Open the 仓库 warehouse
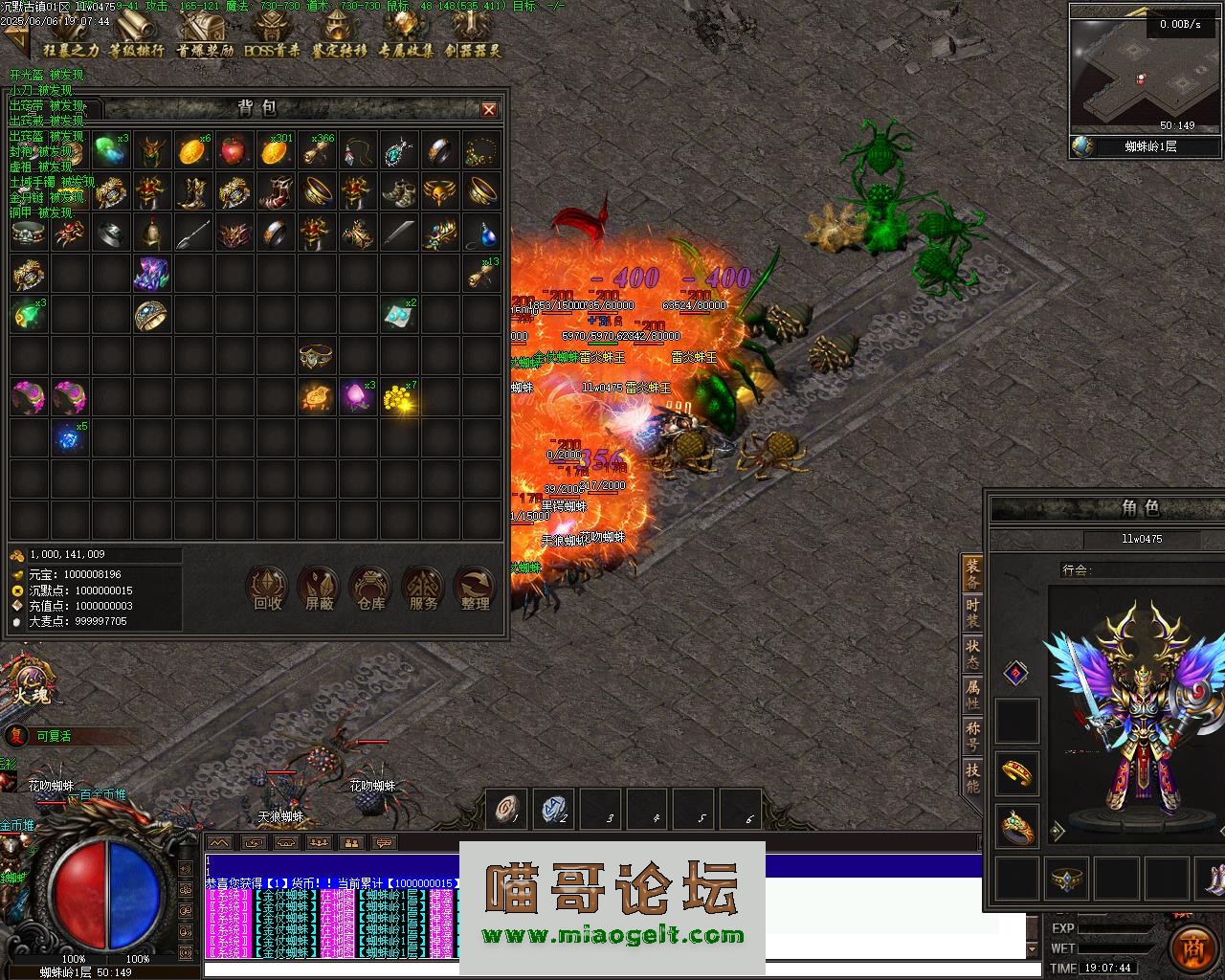The height and width of the screenshot is (980, 1225). coord(370,588)
